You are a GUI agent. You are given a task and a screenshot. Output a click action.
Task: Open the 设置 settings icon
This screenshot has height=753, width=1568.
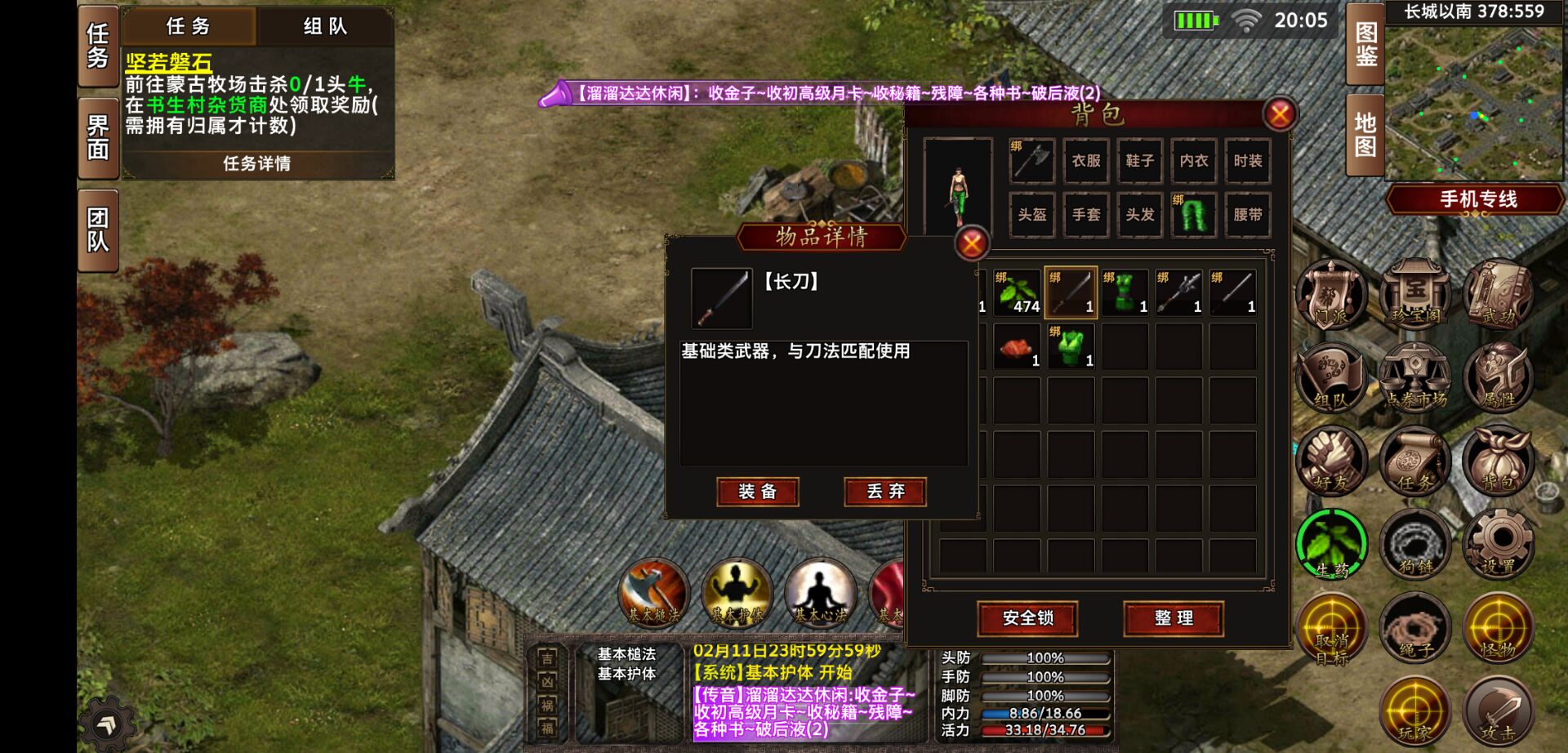click(1501, 543)
